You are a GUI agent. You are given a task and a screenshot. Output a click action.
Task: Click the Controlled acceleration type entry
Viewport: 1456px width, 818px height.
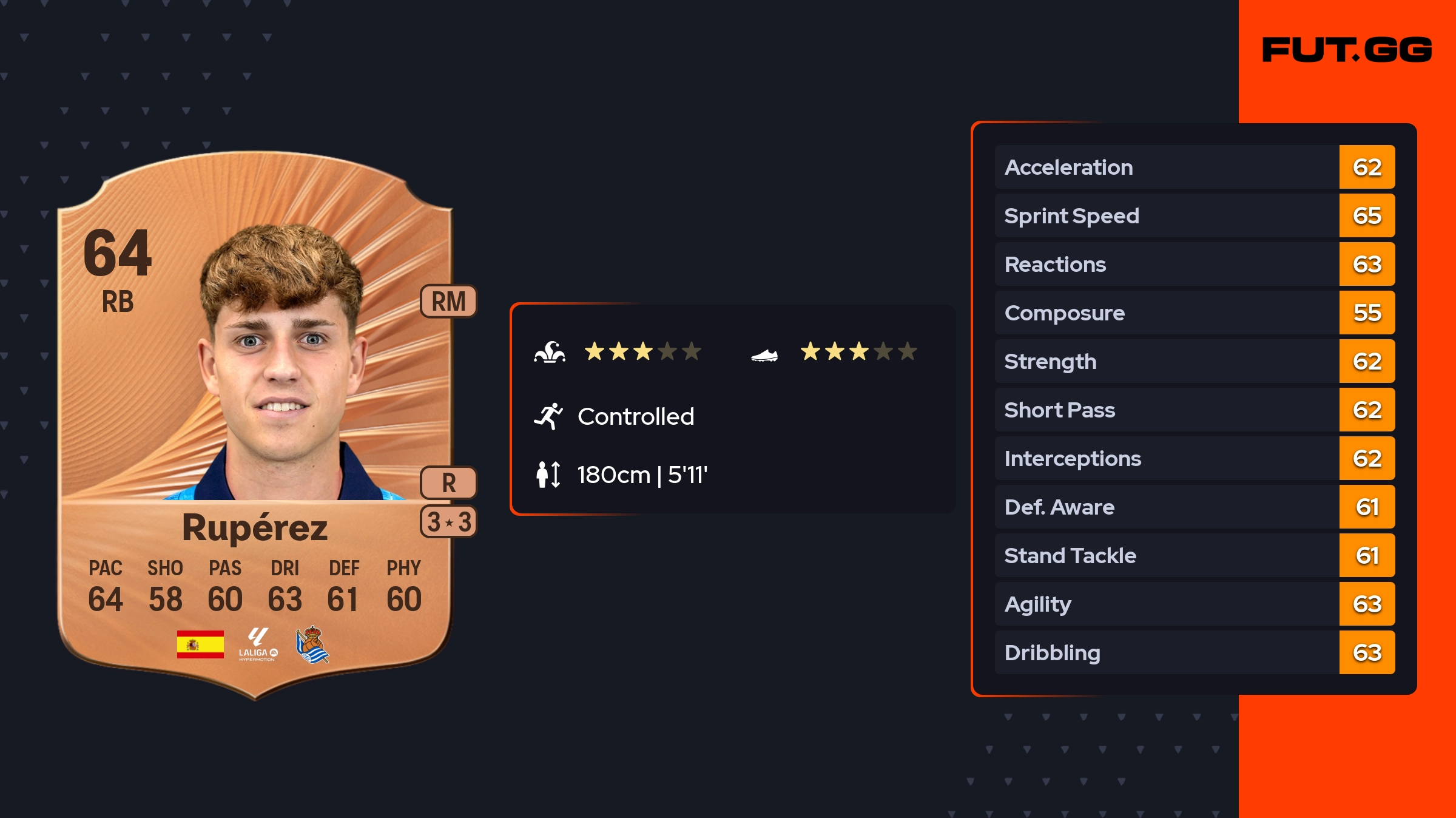[635, 417]
